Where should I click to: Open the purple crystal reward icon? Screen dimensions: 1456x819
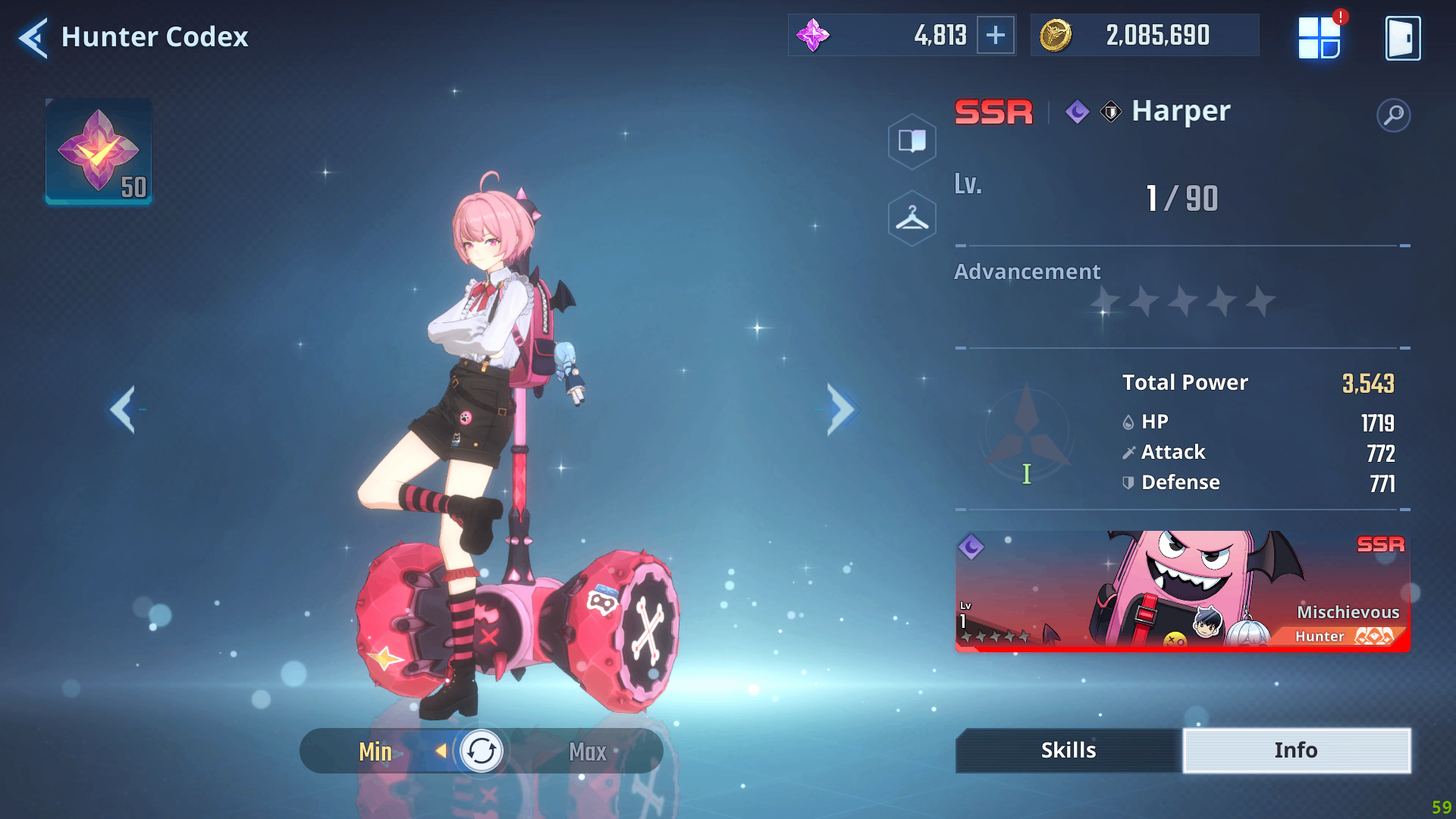pyautogui.click(x=99, y=151)
